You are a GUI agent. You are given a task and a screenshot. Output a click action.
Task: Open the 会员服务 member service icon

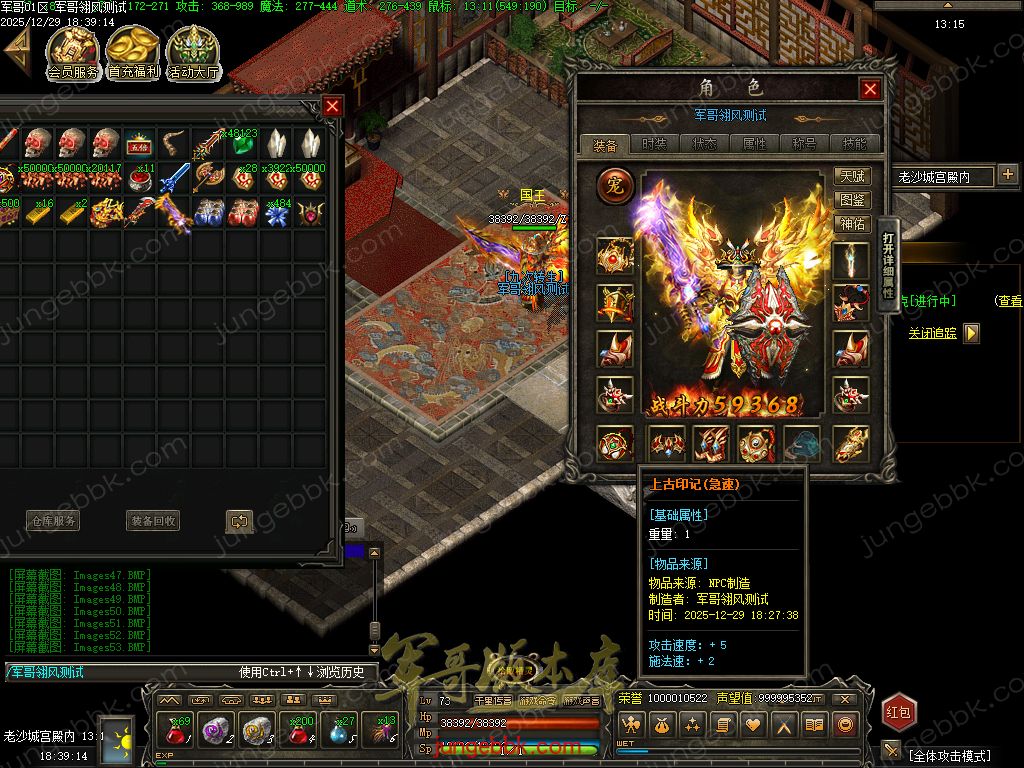click(73, 52)
